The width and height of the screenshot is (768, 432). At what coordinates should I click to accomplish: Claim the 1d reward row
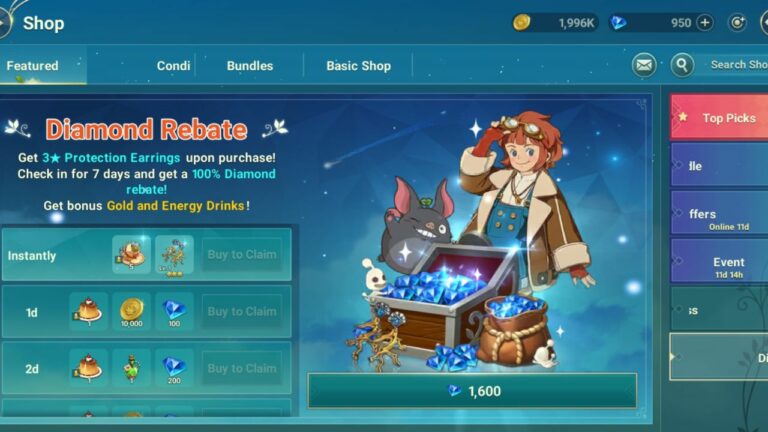click(x=241, y=312)
